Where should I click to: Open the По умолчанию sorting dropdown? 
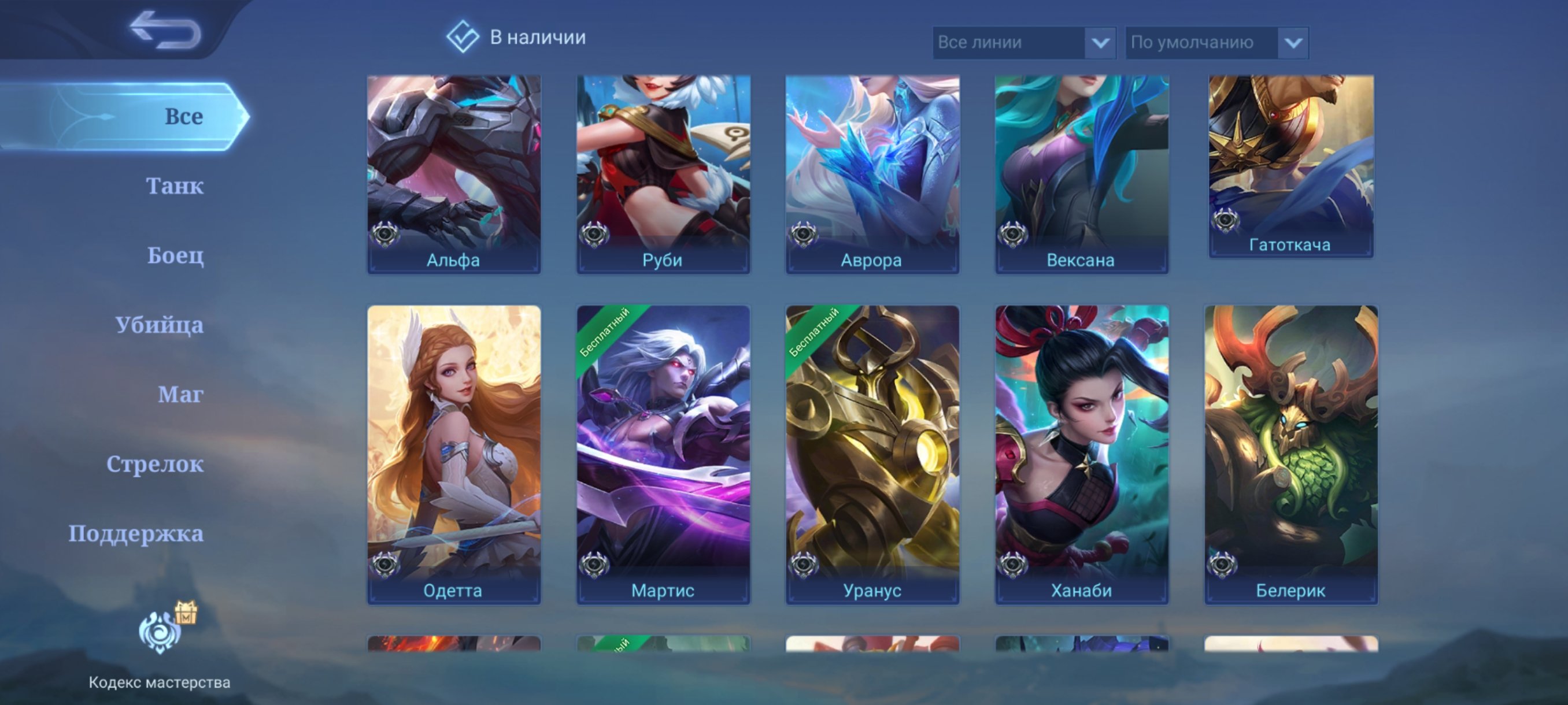tap(1218, 43)
